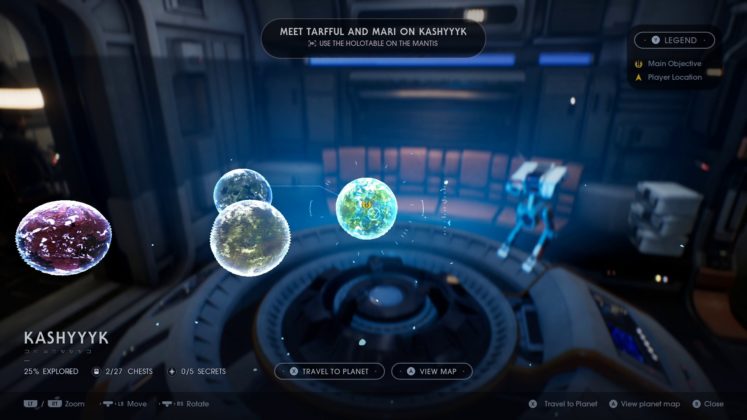Open the View Map button
747x420 pixels.
tap(431, 371)
